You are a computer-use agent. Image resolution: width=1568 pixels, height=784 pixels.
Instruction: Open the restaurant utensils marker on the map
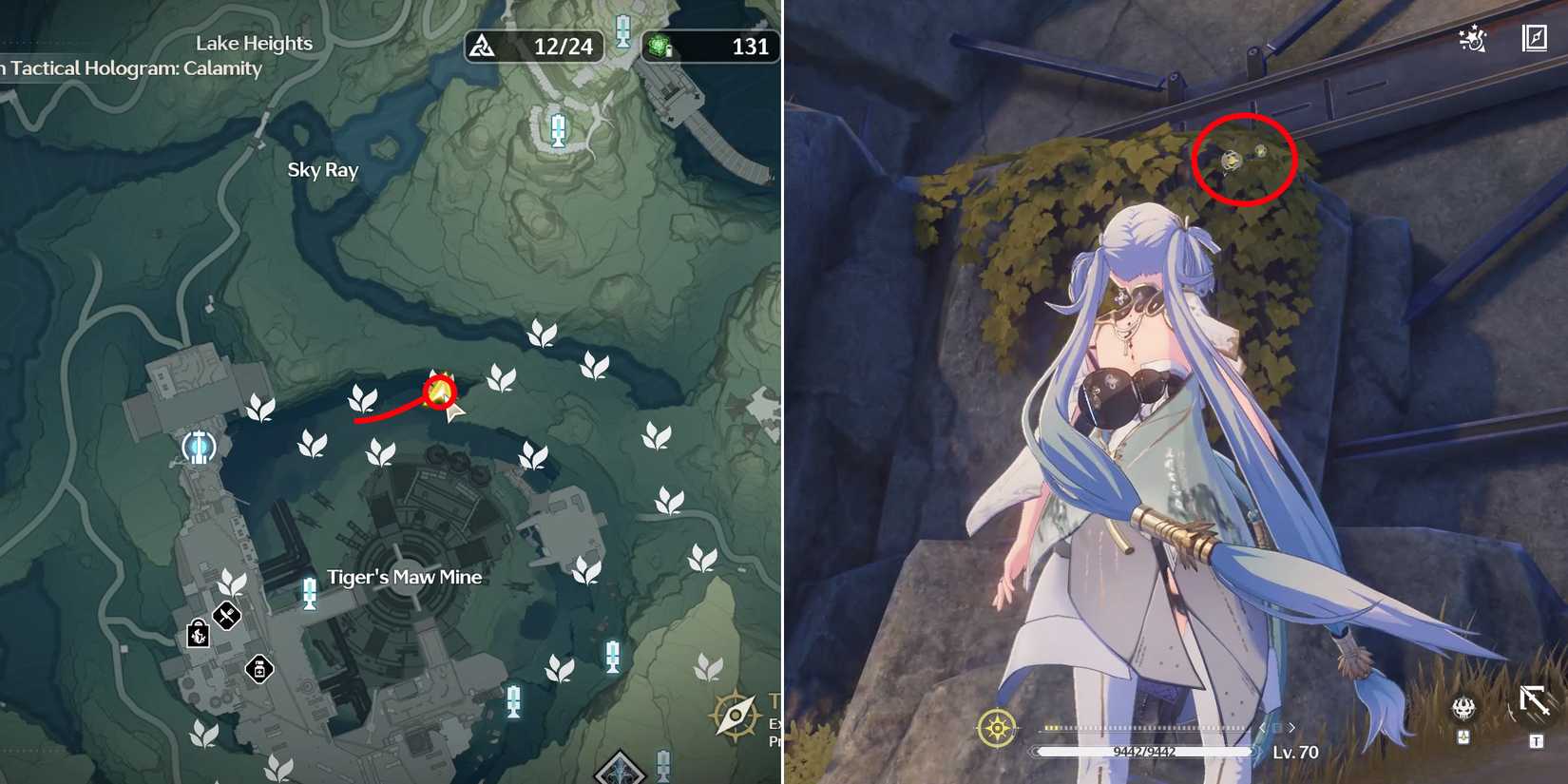(226, 616)
